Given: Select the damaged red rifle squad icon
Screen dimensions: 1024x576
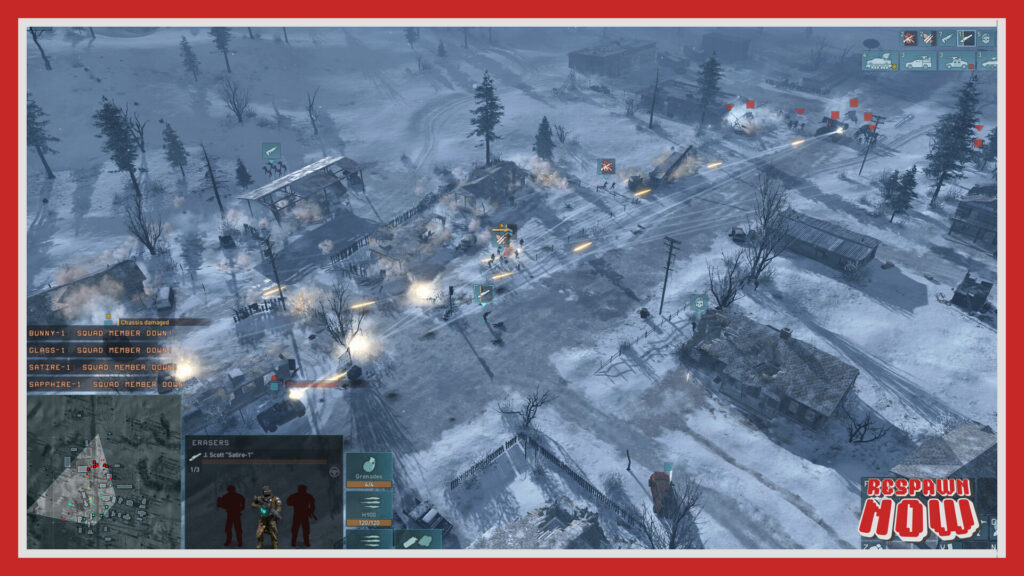Looking at the screenshot, I should pos(909,38).
